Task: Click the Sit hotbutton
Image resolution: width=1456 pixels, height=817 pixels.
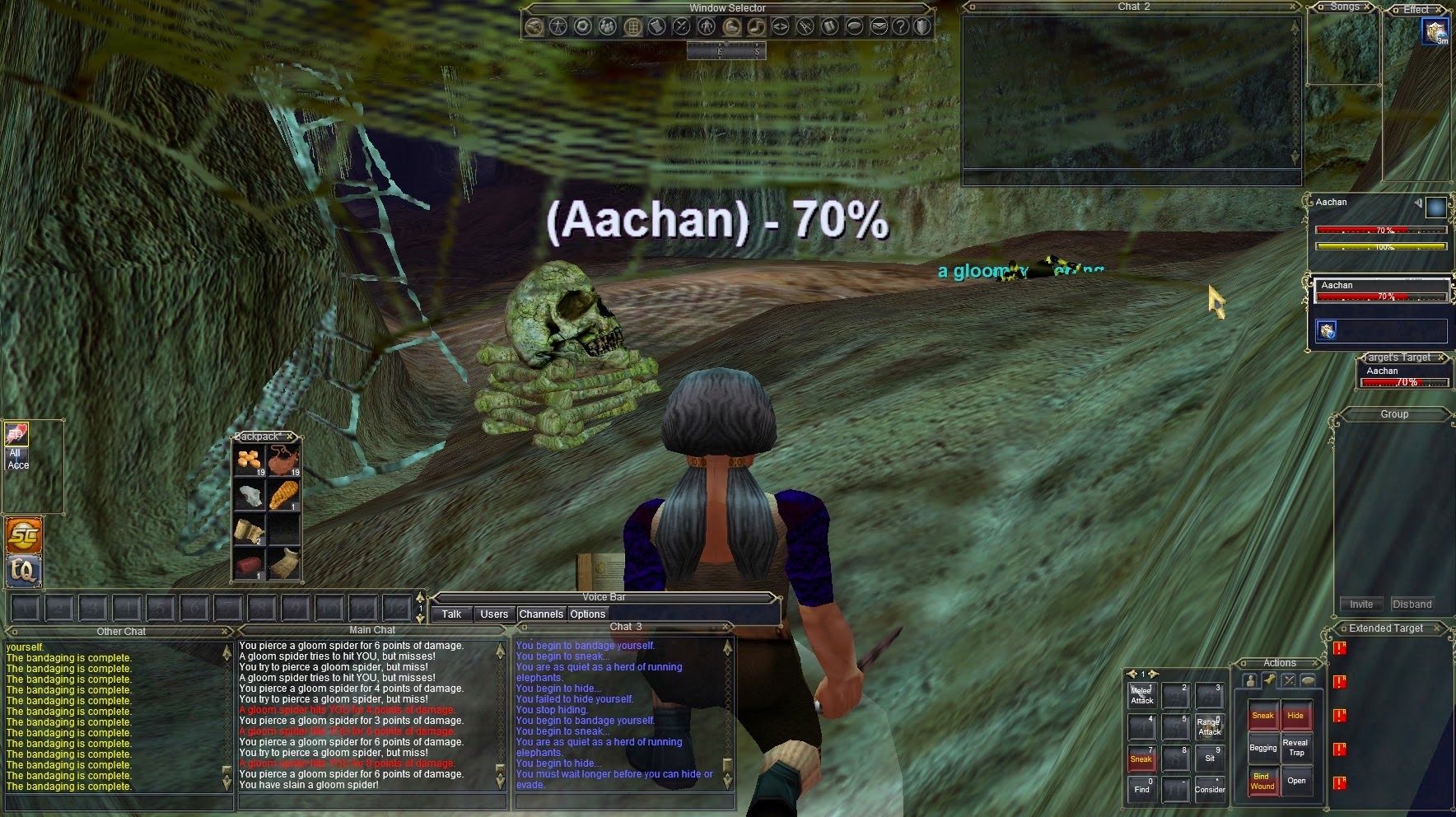Action: [1209, 758]
